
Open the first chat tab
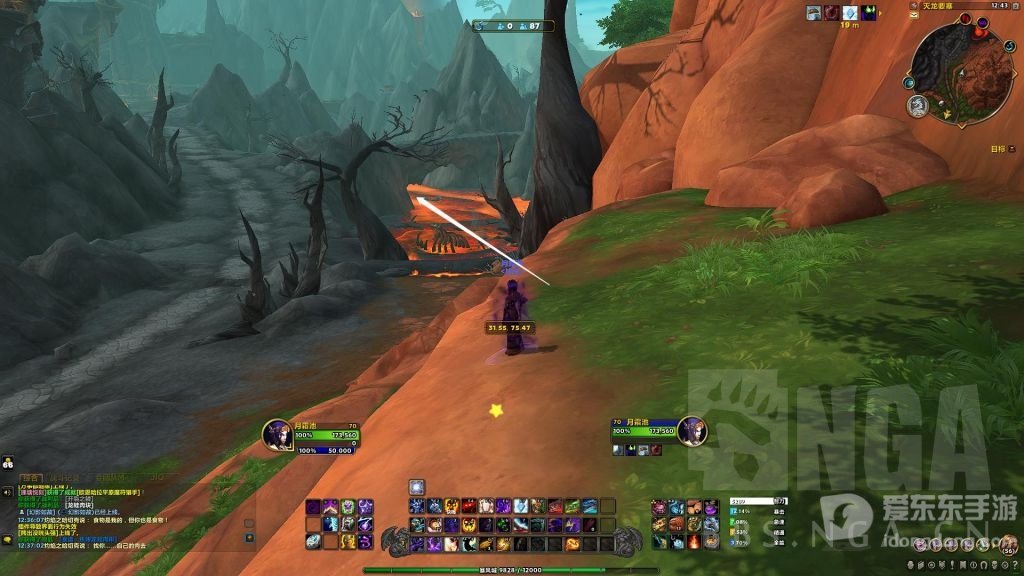(x=31, y=478)
